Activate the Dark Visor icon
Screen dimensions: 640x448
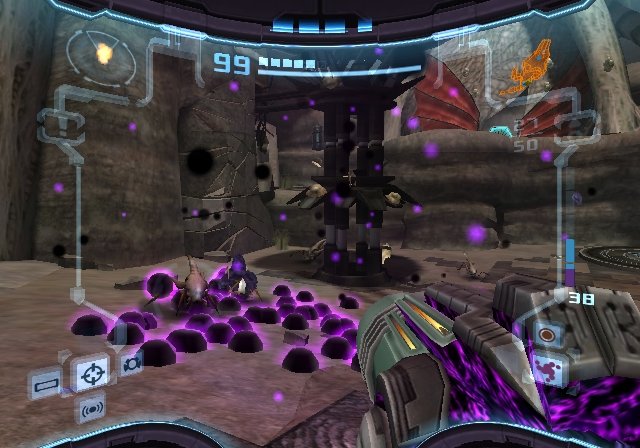coord(132,363)
